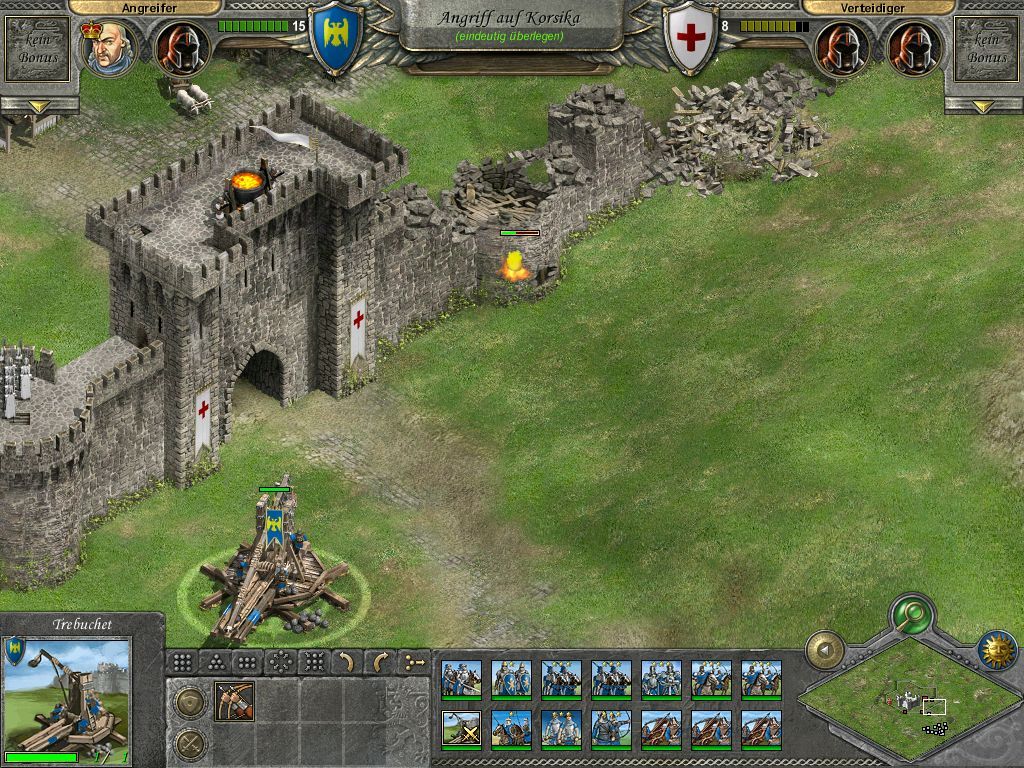Choose the triangle wedge formation
Screen dimensions: 1024x768
215,662
